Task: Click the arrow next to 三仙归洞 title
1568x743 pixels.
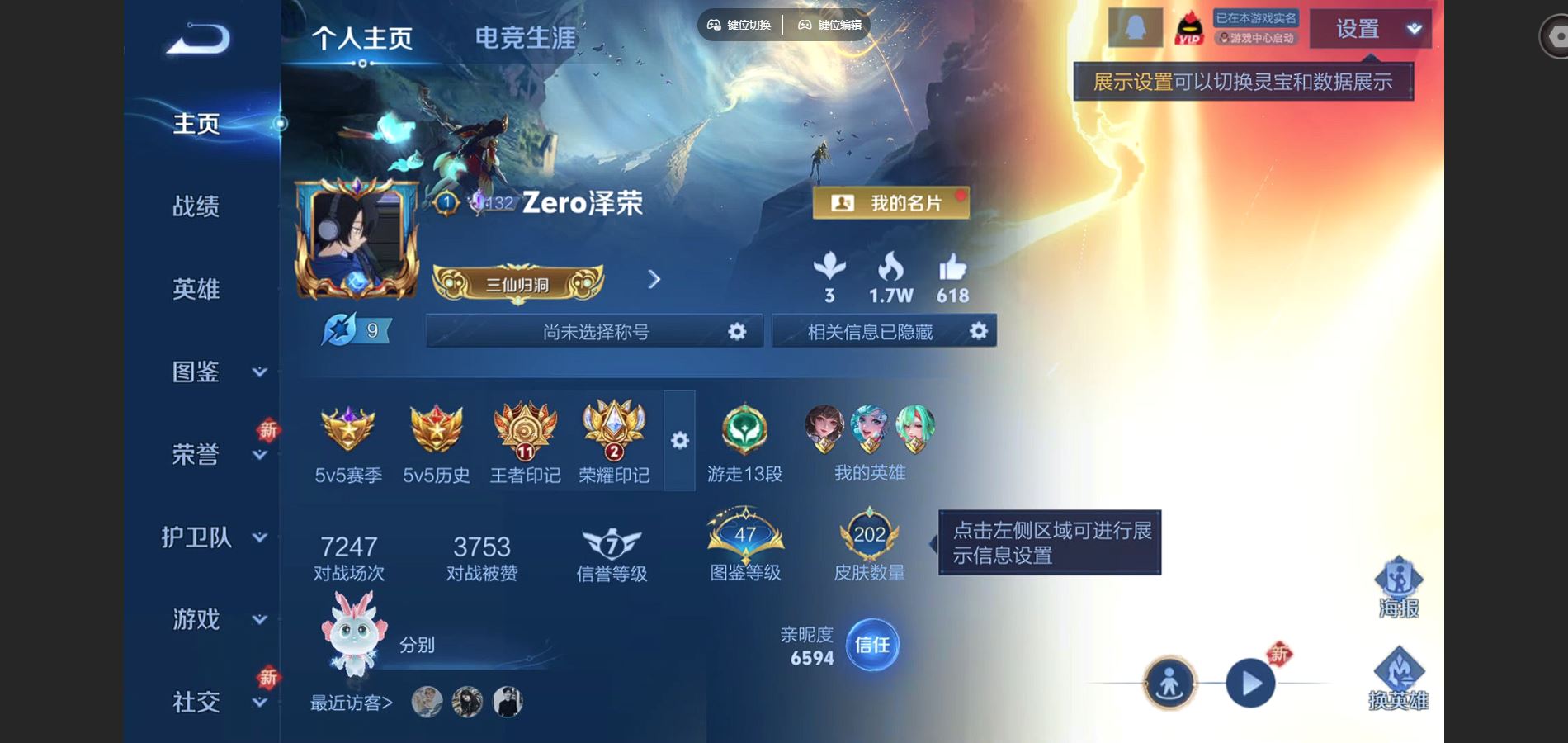Action: point(653,280)
